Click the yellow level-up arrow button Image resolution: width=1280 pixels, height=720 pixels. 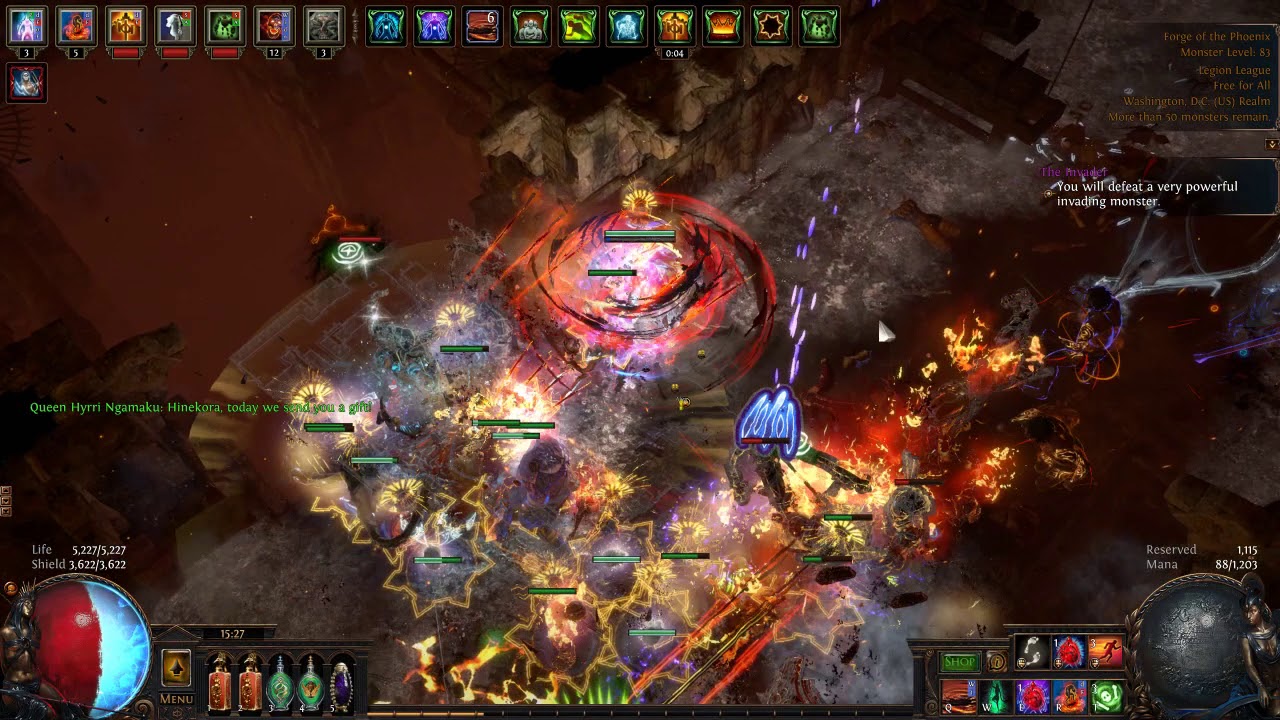coord(176,668)
